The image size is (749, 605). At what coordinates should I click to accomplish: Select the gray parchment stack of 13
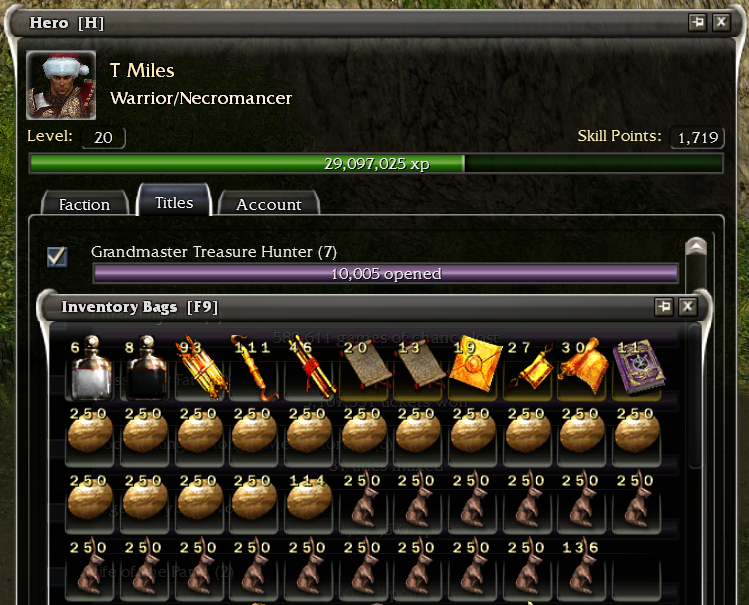(x=415, y=367)
